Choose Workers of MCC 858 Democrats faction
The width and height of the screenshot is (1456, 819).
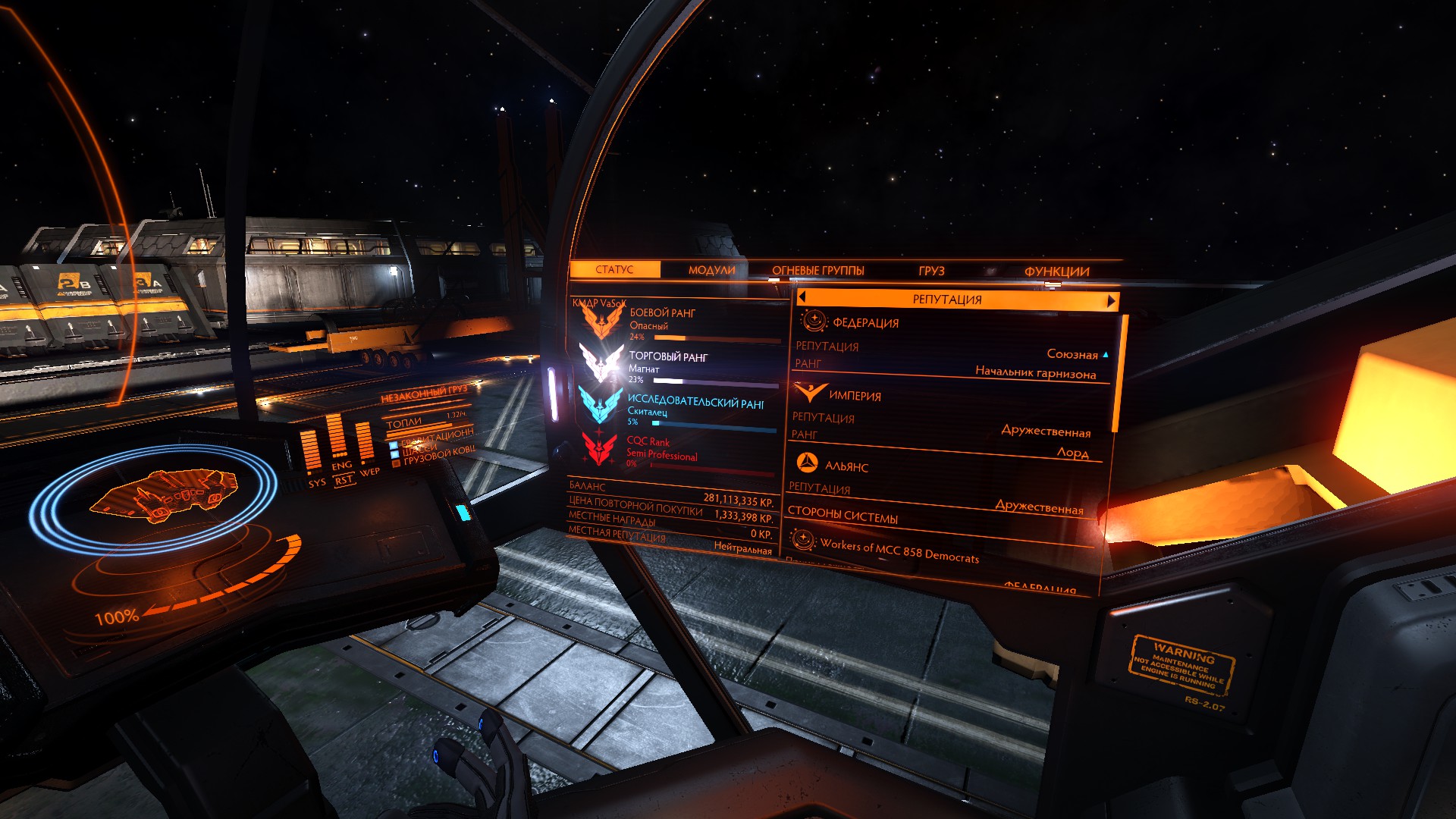click(899, 551)
